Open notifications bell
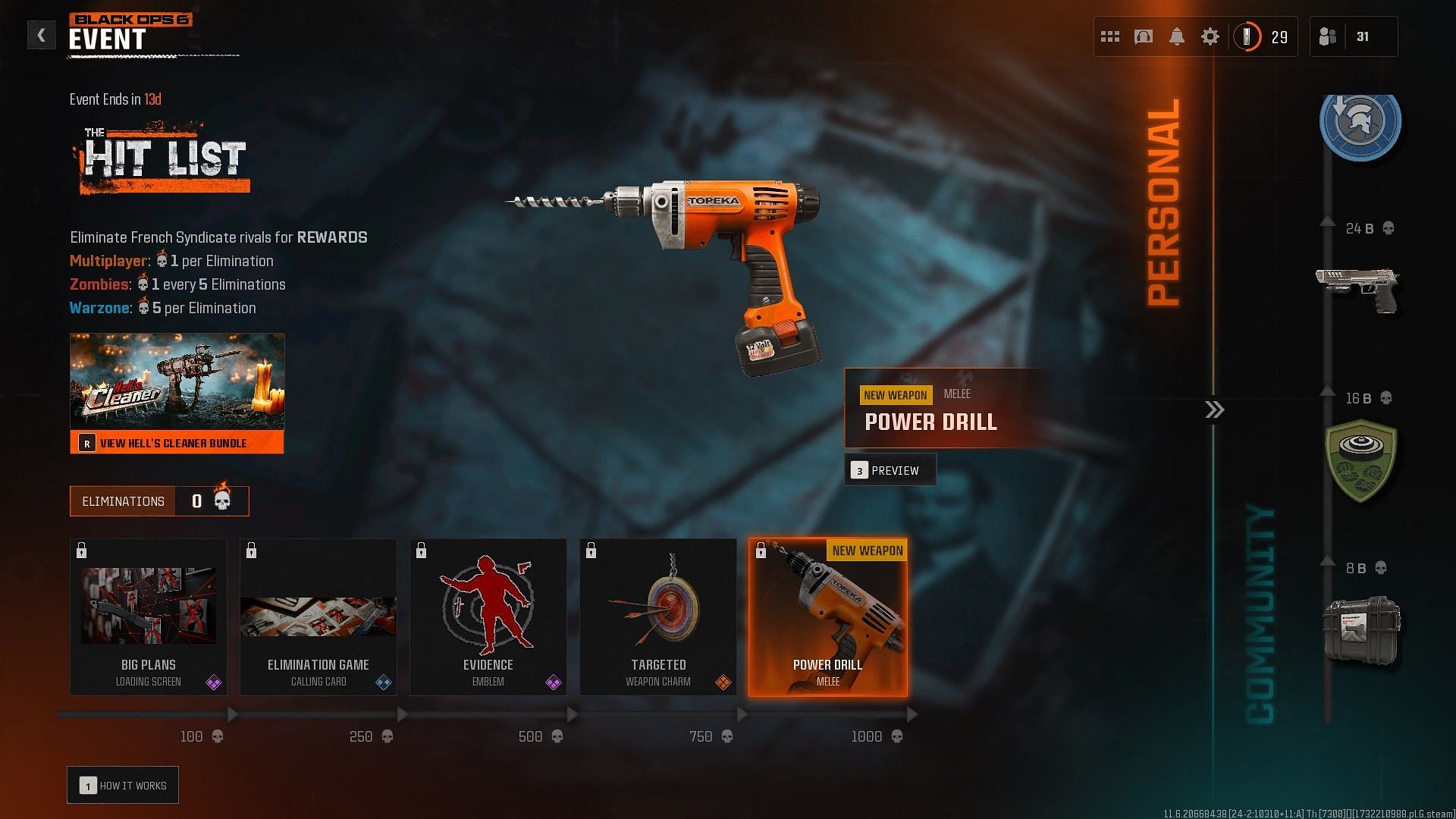Image resolution: width=1456 pixels, height=819 pixels. point(1177,36)
